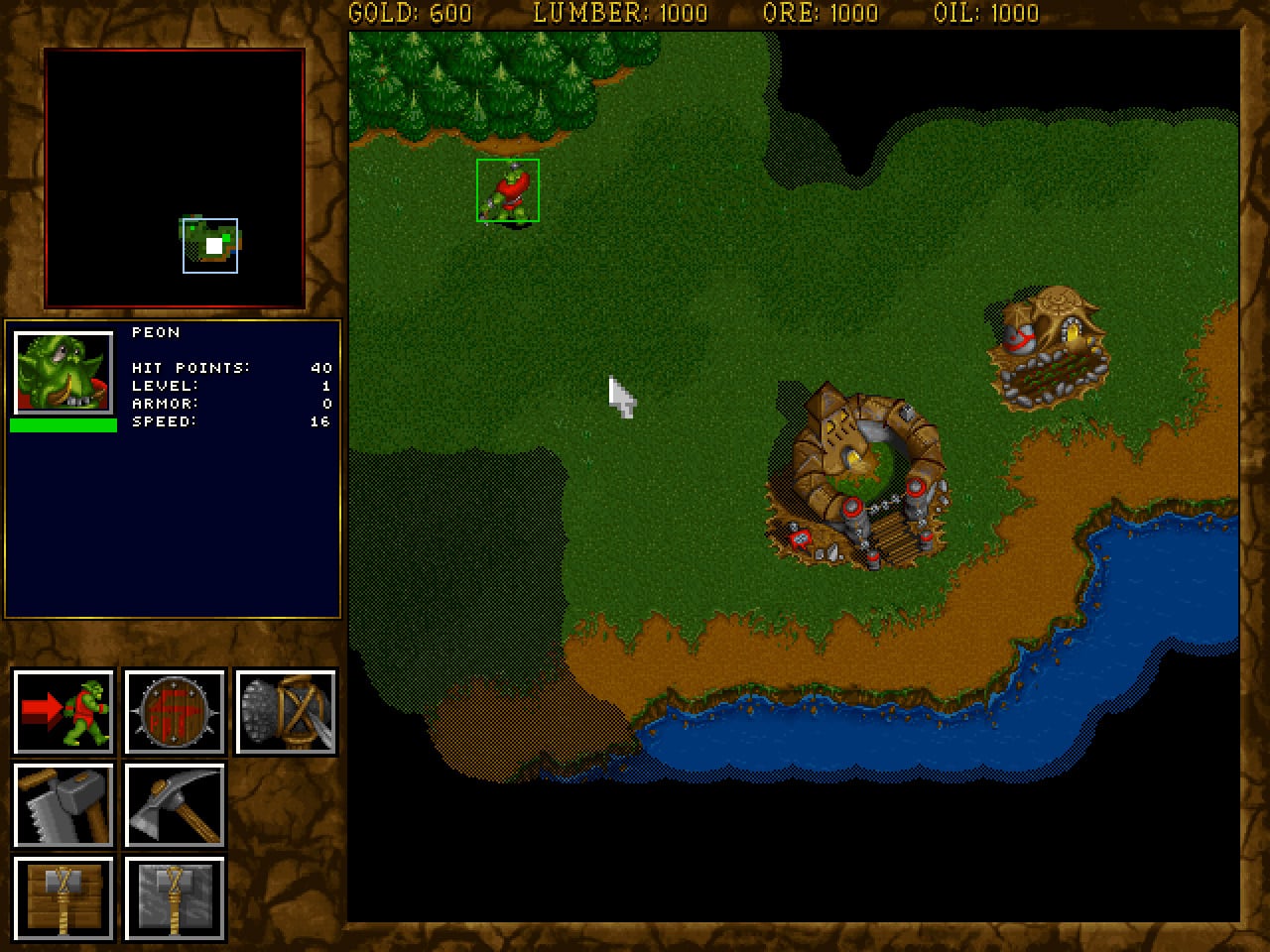This screenshot has width=1270, height=952.
Task: Open the stone advanced build menu
Action: coord(175,898)
